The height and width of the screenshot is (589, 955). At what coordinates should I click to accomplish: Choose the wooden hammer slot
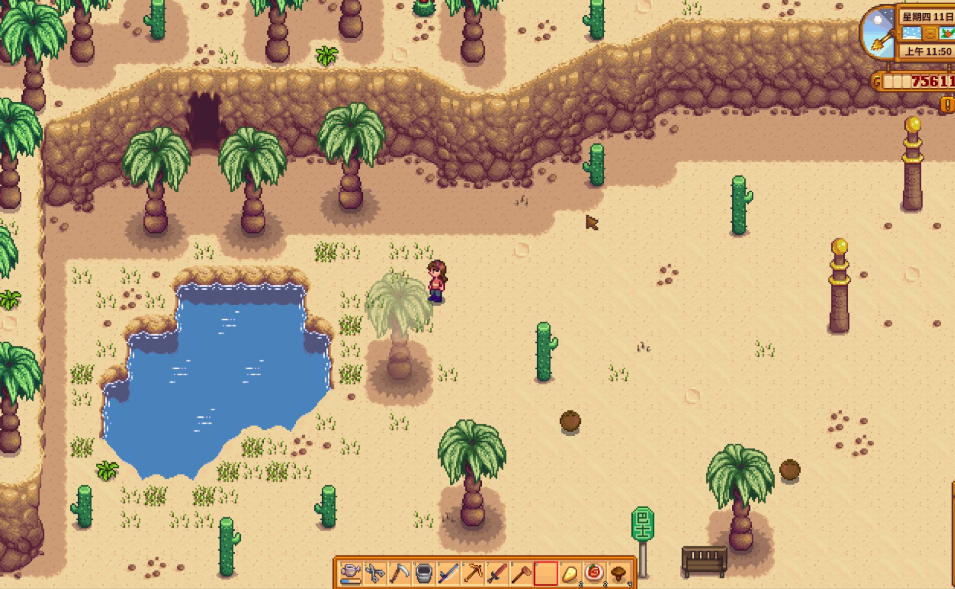pos(521,573)
